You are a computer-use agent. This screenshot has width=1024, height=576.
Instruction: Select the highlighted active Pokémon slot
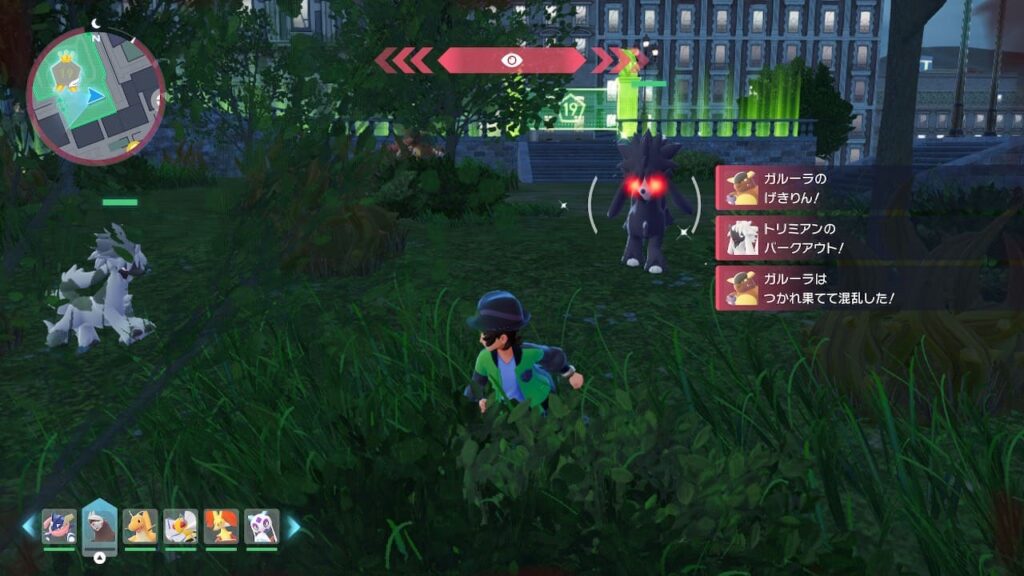click(x=100, y=525)
